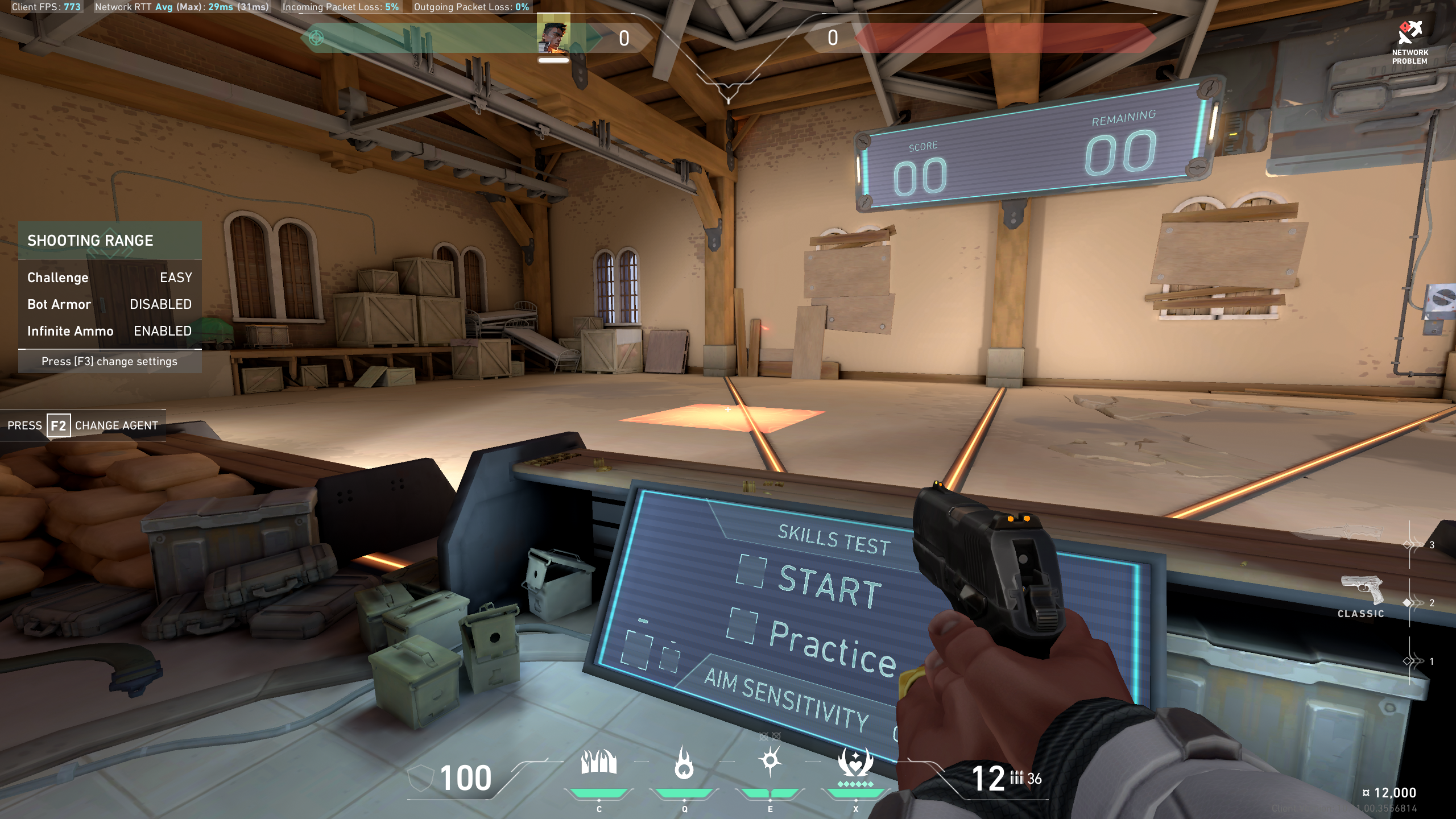Screen dimensions: 1456x819
Task: Select the Classic pistol weapon slot
Action: [x=1363, y=591]
